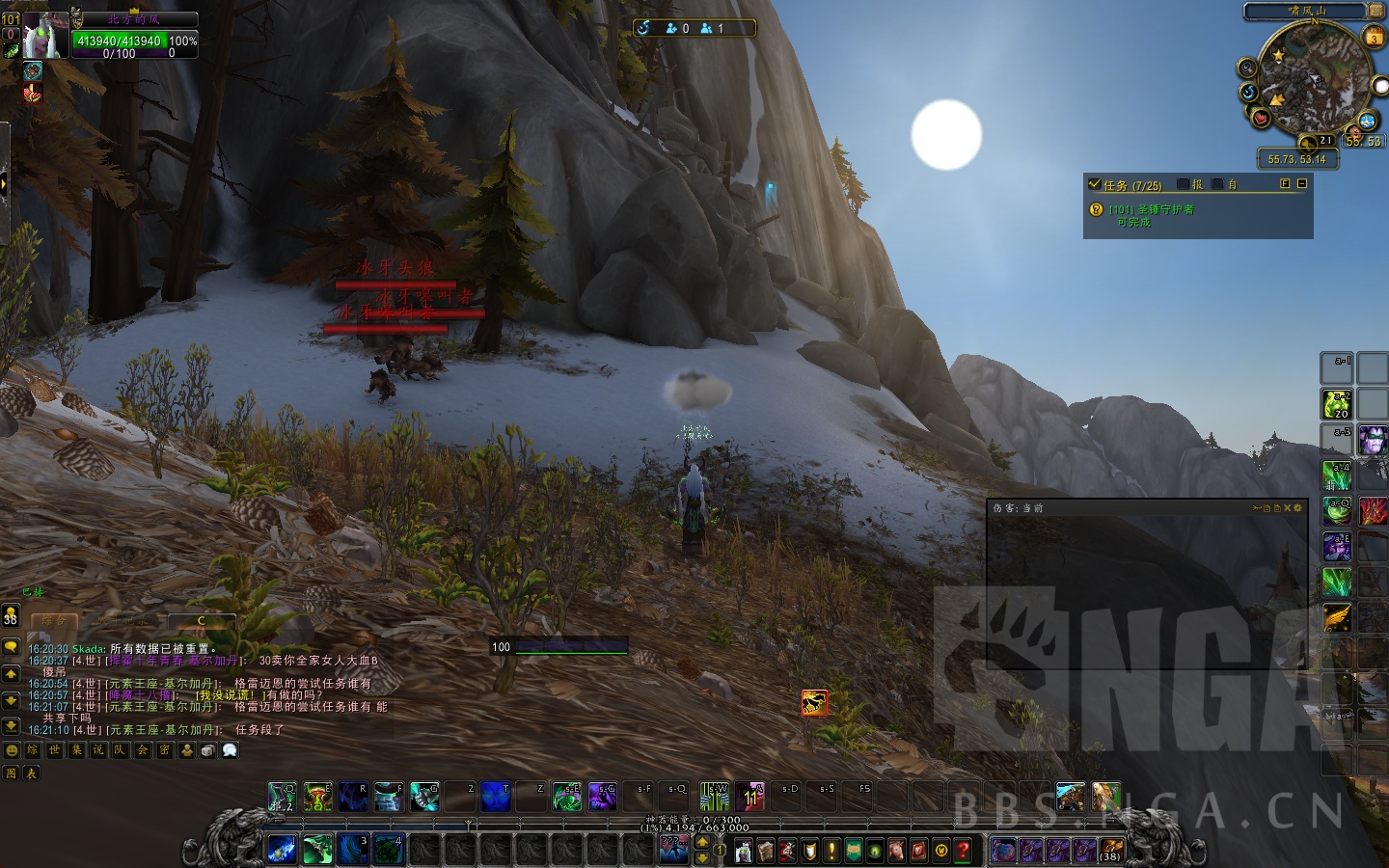Switch to the 综合 chat tab
Screen dimensions: 1389x868
point(54,620)
